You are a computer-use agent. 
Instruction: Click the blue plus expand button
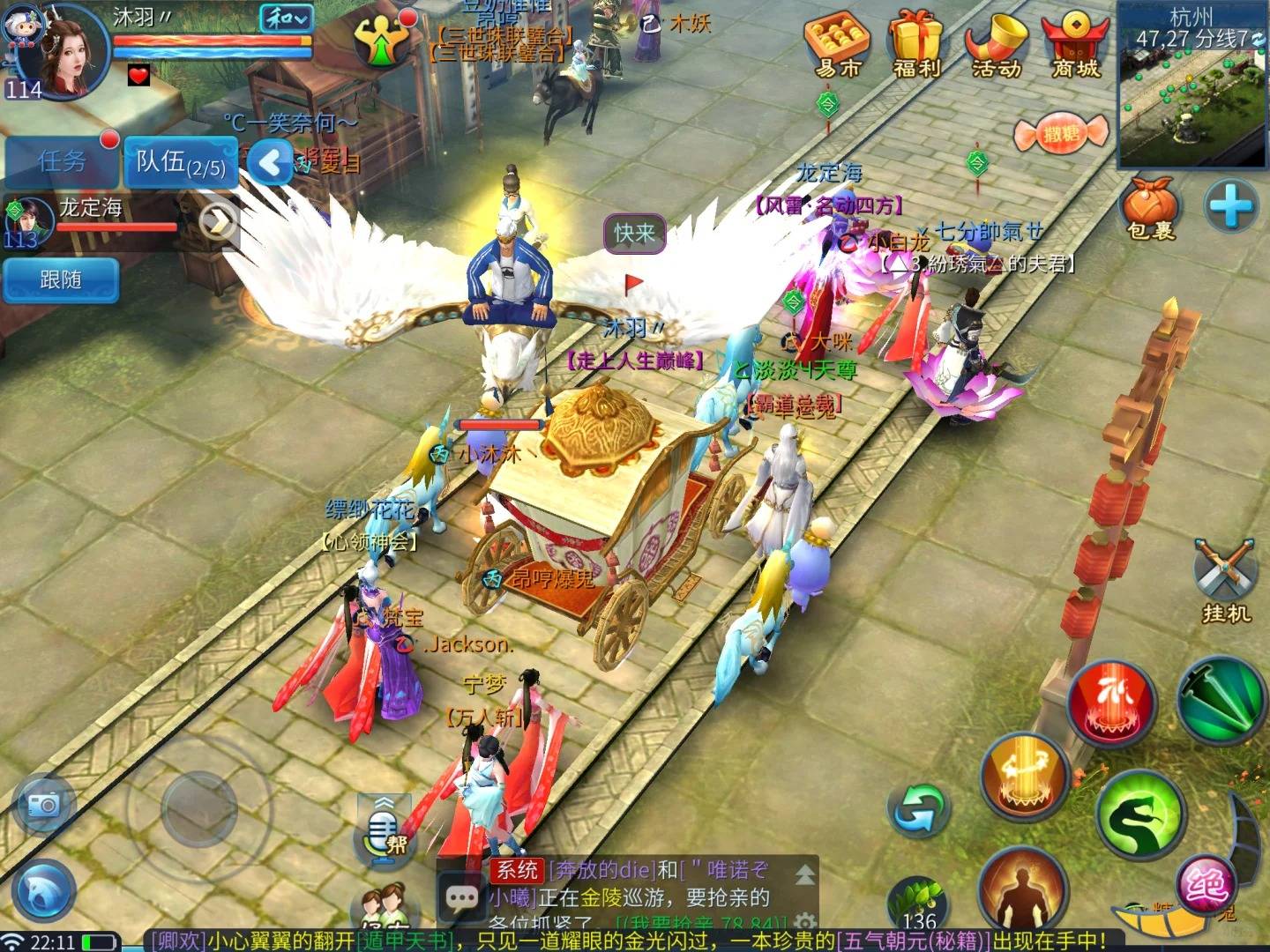1230,207
